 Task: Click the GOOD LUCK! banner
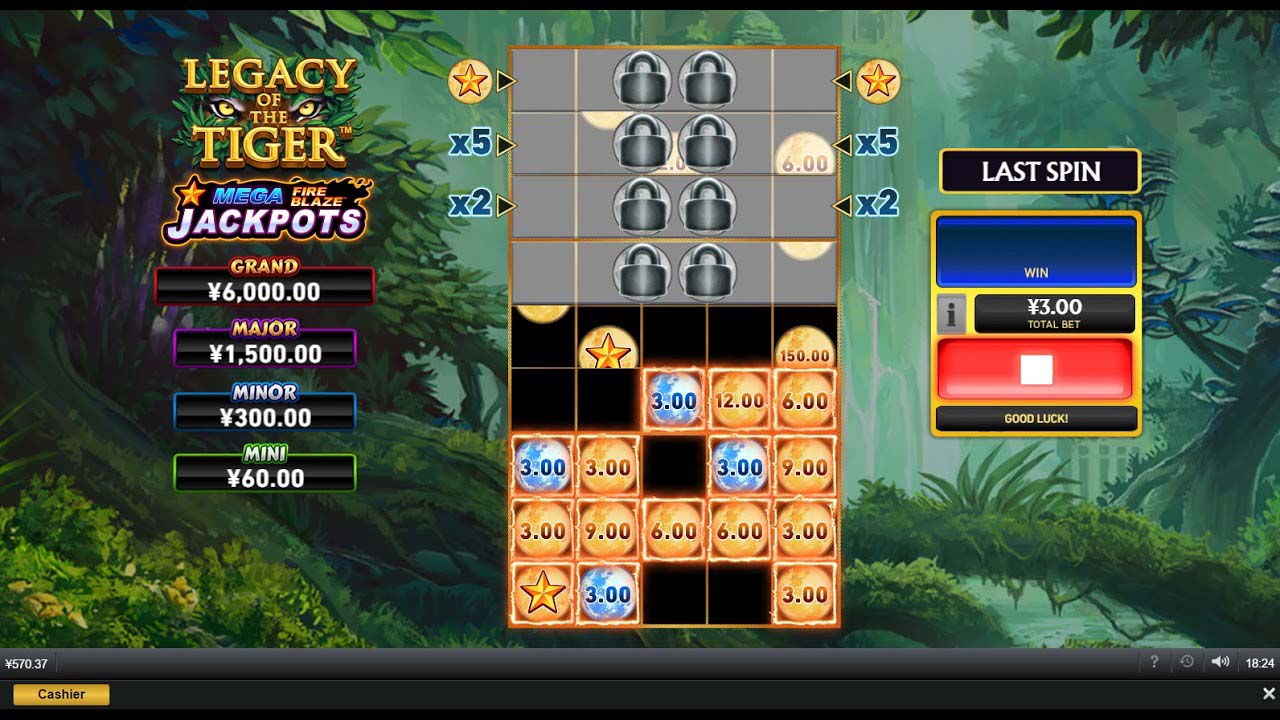pos(1037,419)
